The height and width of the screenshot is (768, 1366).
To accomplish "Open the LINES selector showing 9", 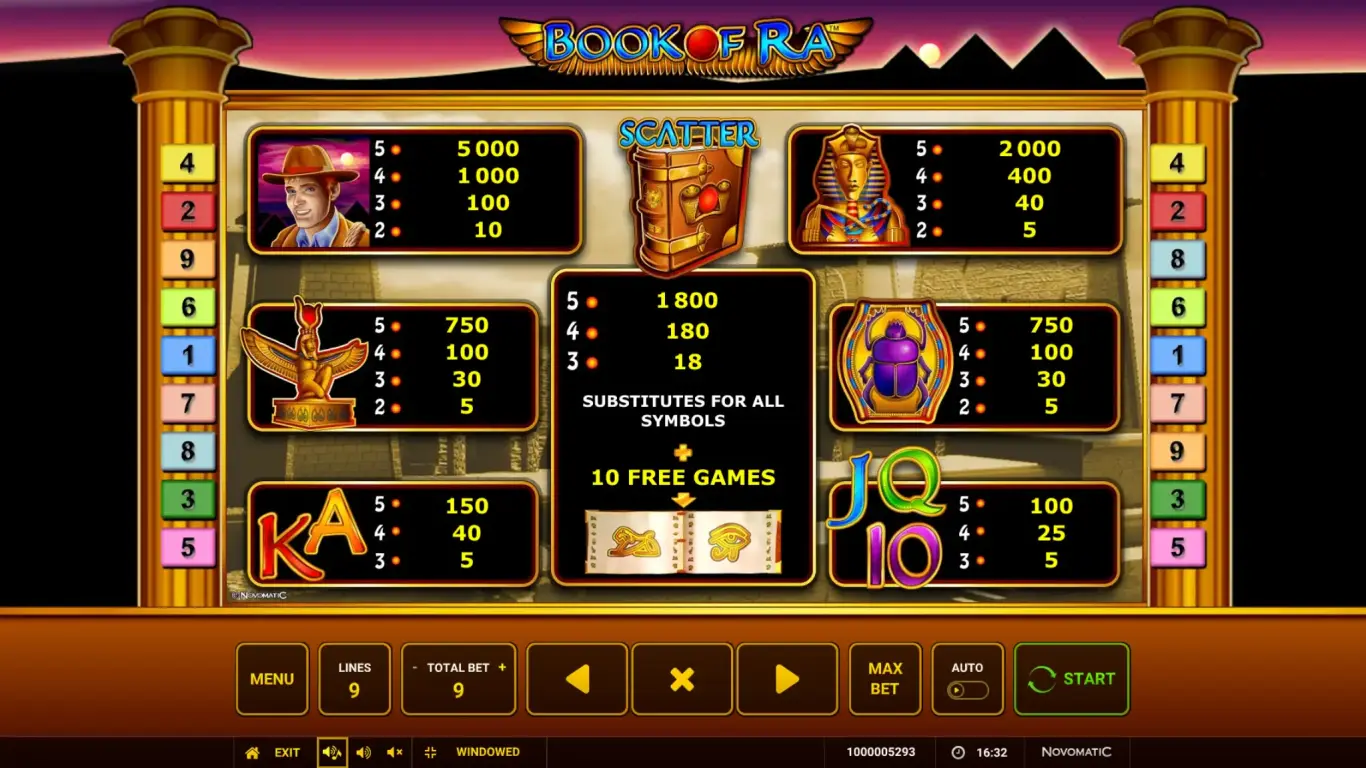I will pyautogui.click(x=354, y=679).
